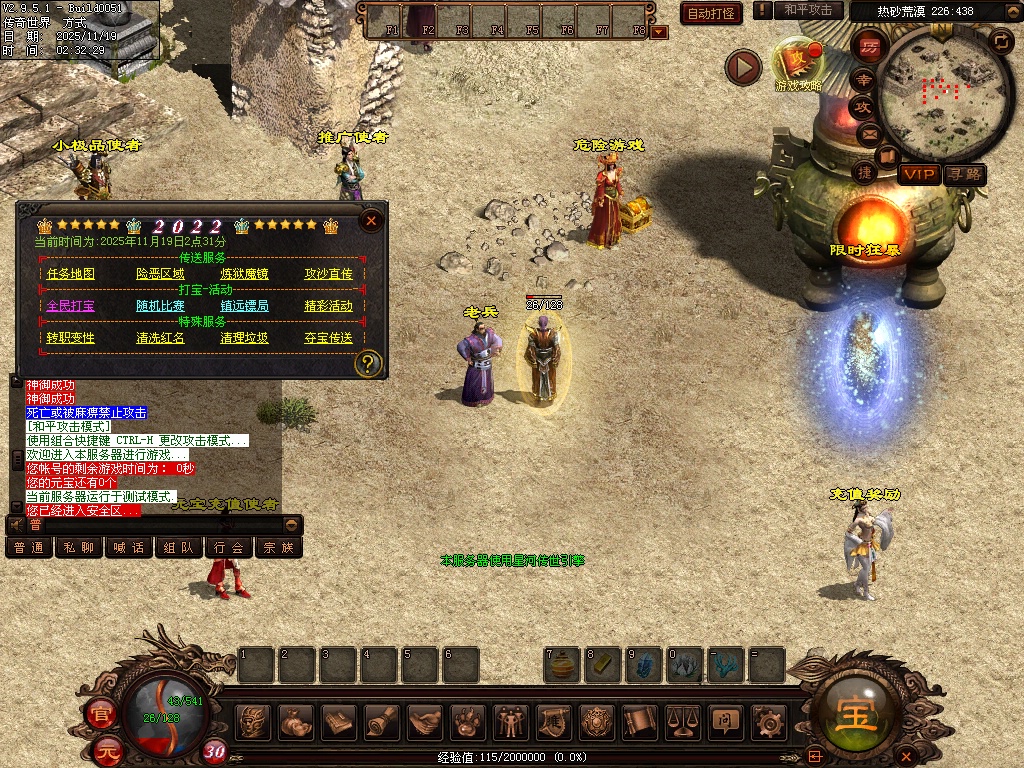Screen dimensions: 1024x768
Task: Select the 私聊 private chat tab
Action: (x=79, y=547)
